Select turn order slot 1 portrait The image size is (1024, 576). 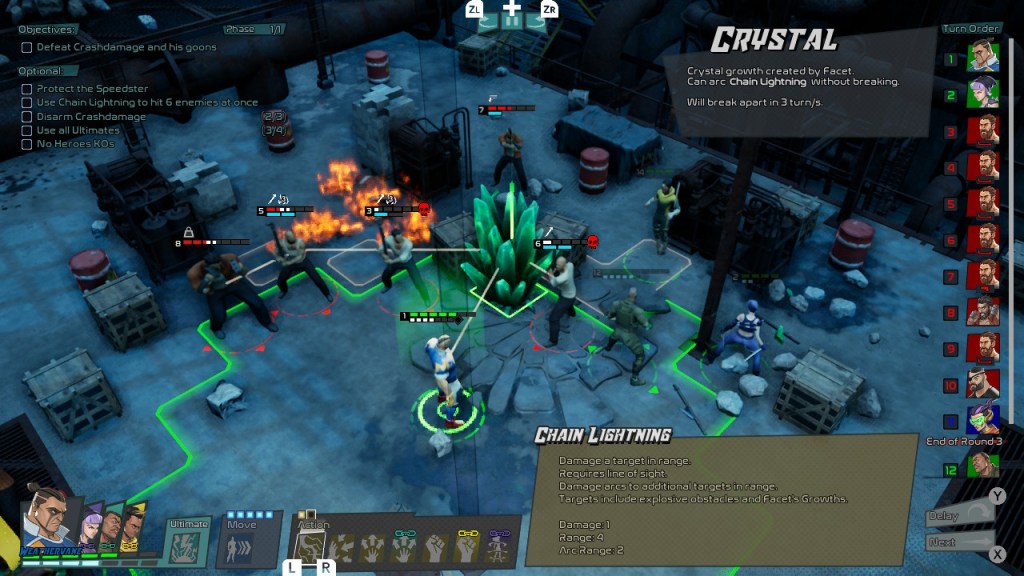coord(983,56)
